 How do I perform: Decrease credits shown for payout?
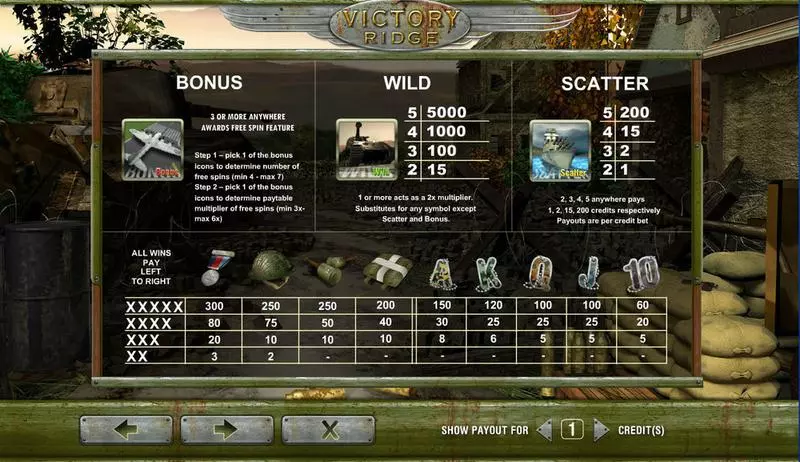[544, 431]
